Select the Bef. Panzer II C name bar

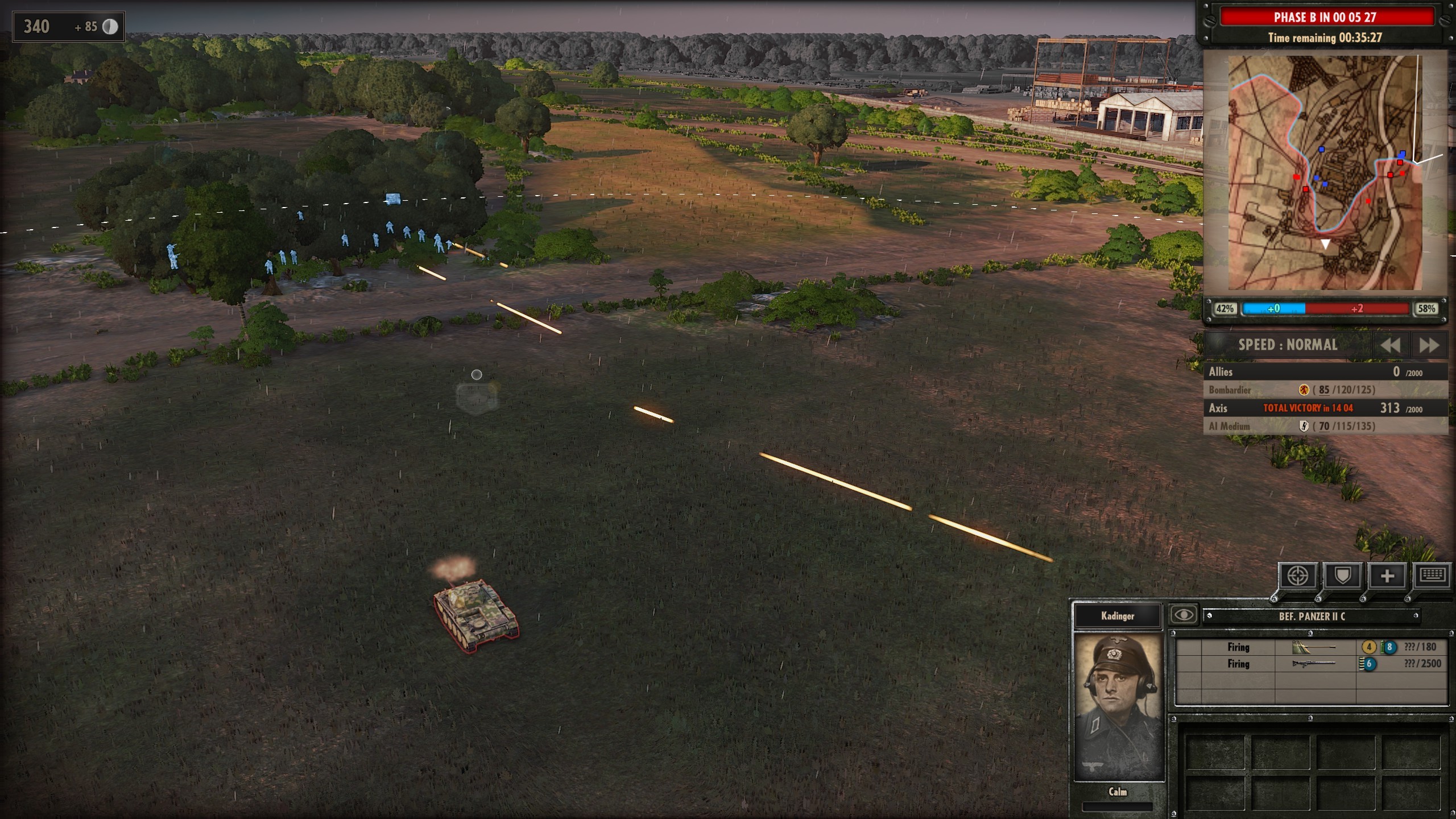coord(1312,616)
